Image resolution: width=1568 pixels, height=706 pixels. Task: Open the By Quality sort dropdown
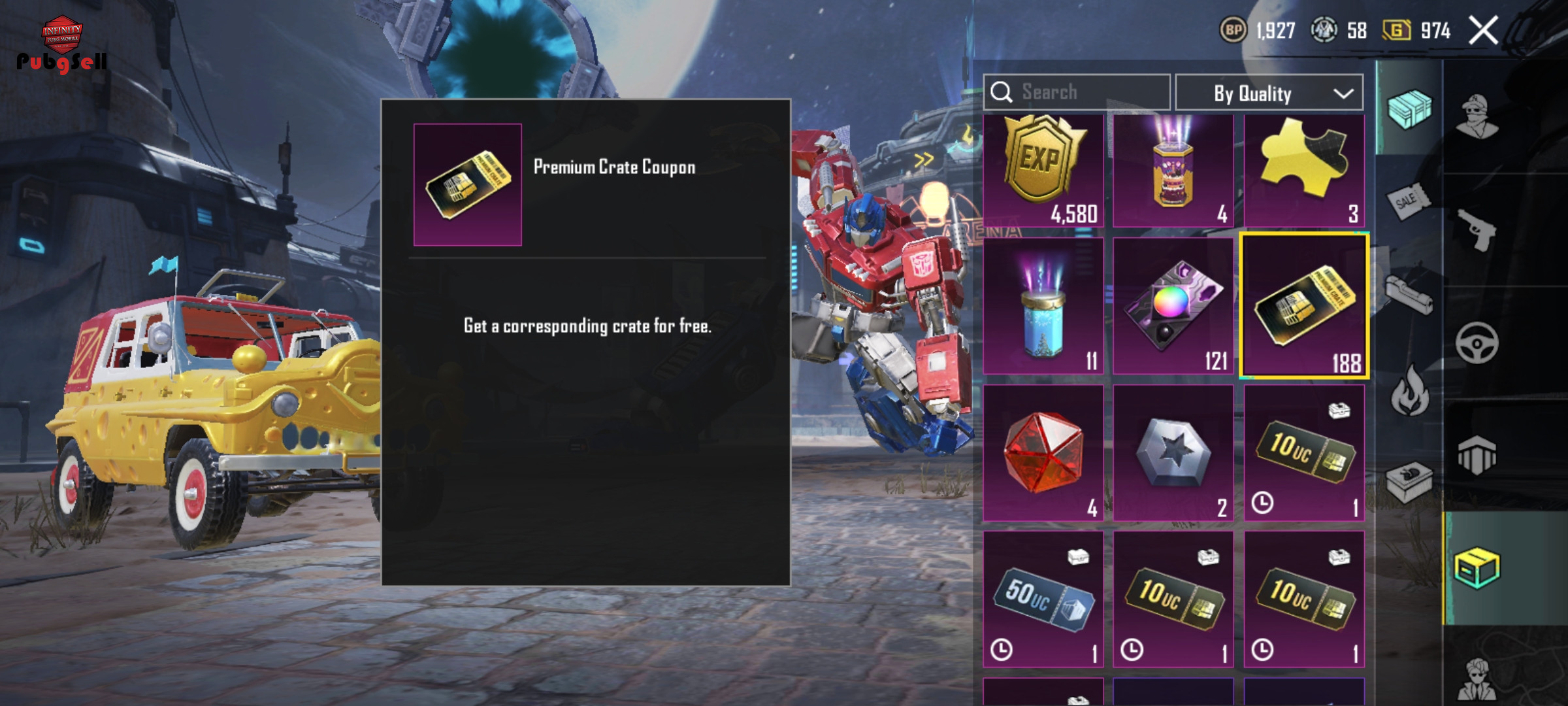[1269, 93]
